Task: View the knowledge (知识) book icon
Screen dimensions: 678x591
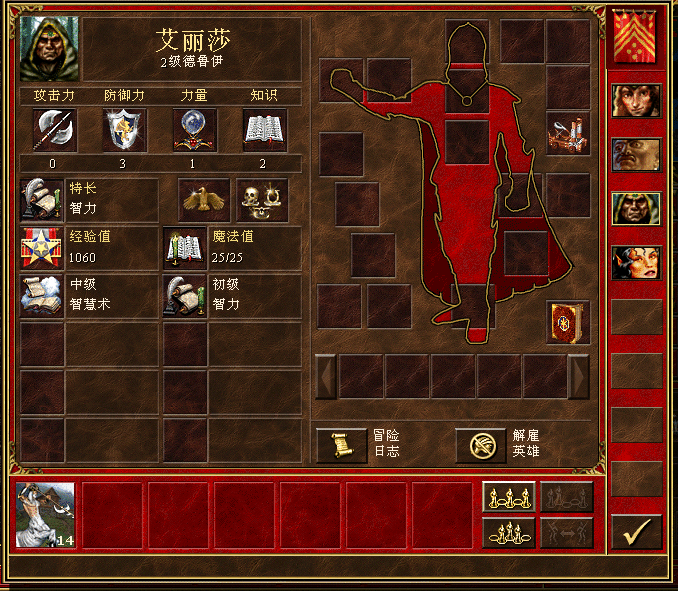Action: (265, 130)
